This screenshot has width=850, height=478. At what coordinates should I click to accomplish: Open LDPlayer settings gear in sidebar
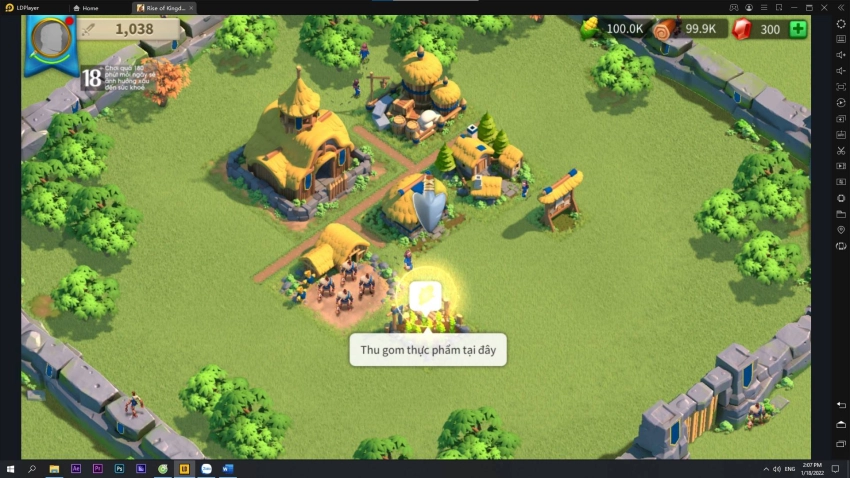(840, 24)
